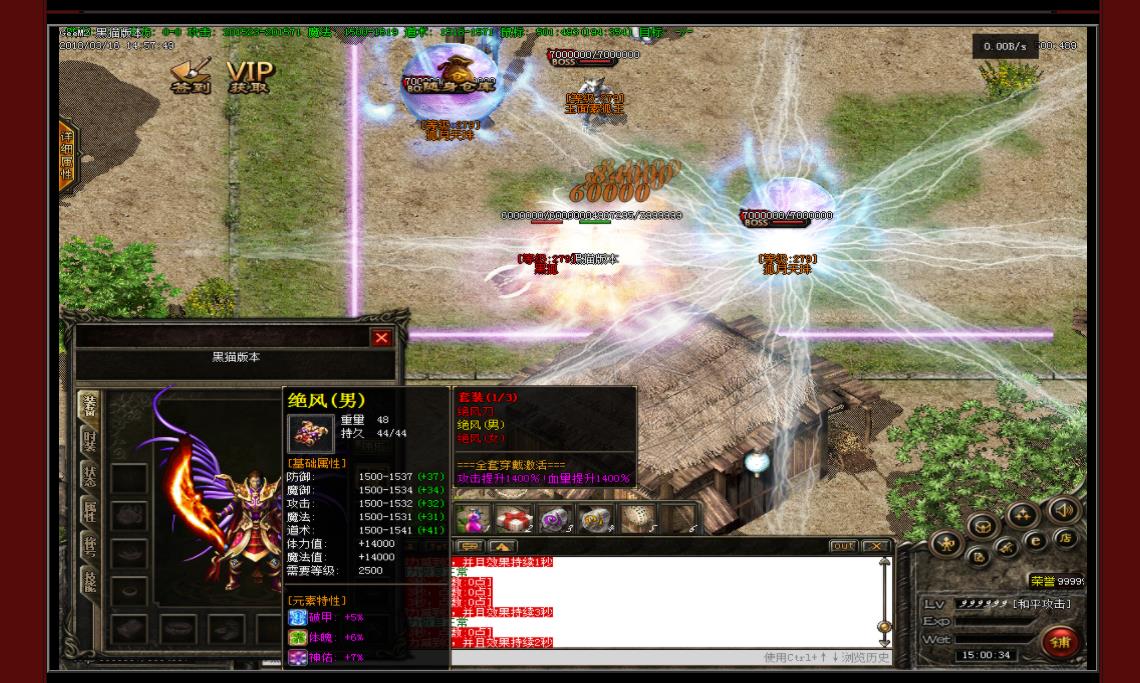Open the 店 shop round button
The height and width of the screenshot is (683, 1140).
[1065, 538]
